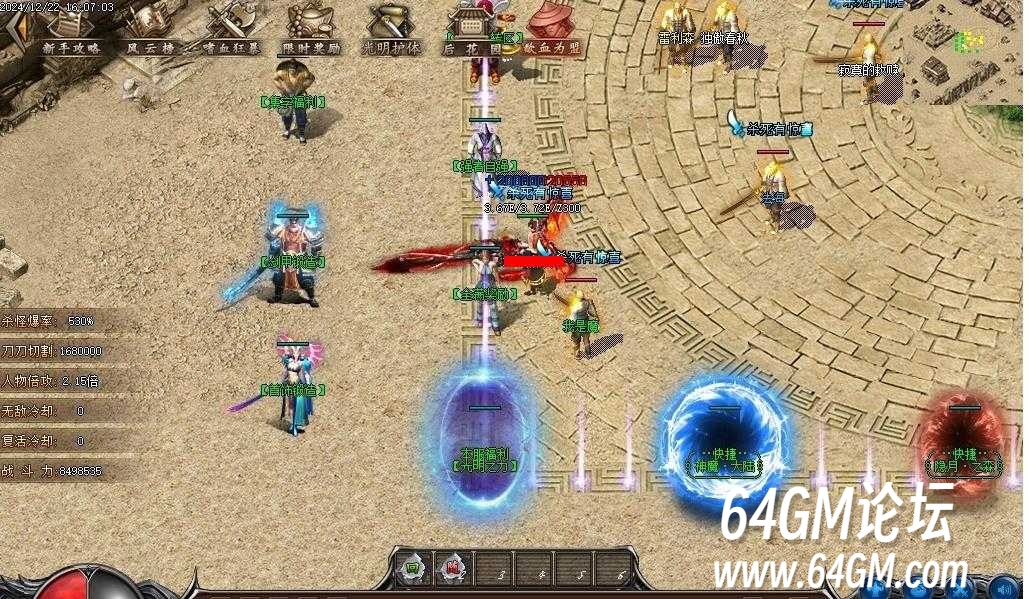Viewport: 1029px width, 599px height.
Task: Click the minimap in the corner
Action: pyautogui.click(x=960, y=50)
